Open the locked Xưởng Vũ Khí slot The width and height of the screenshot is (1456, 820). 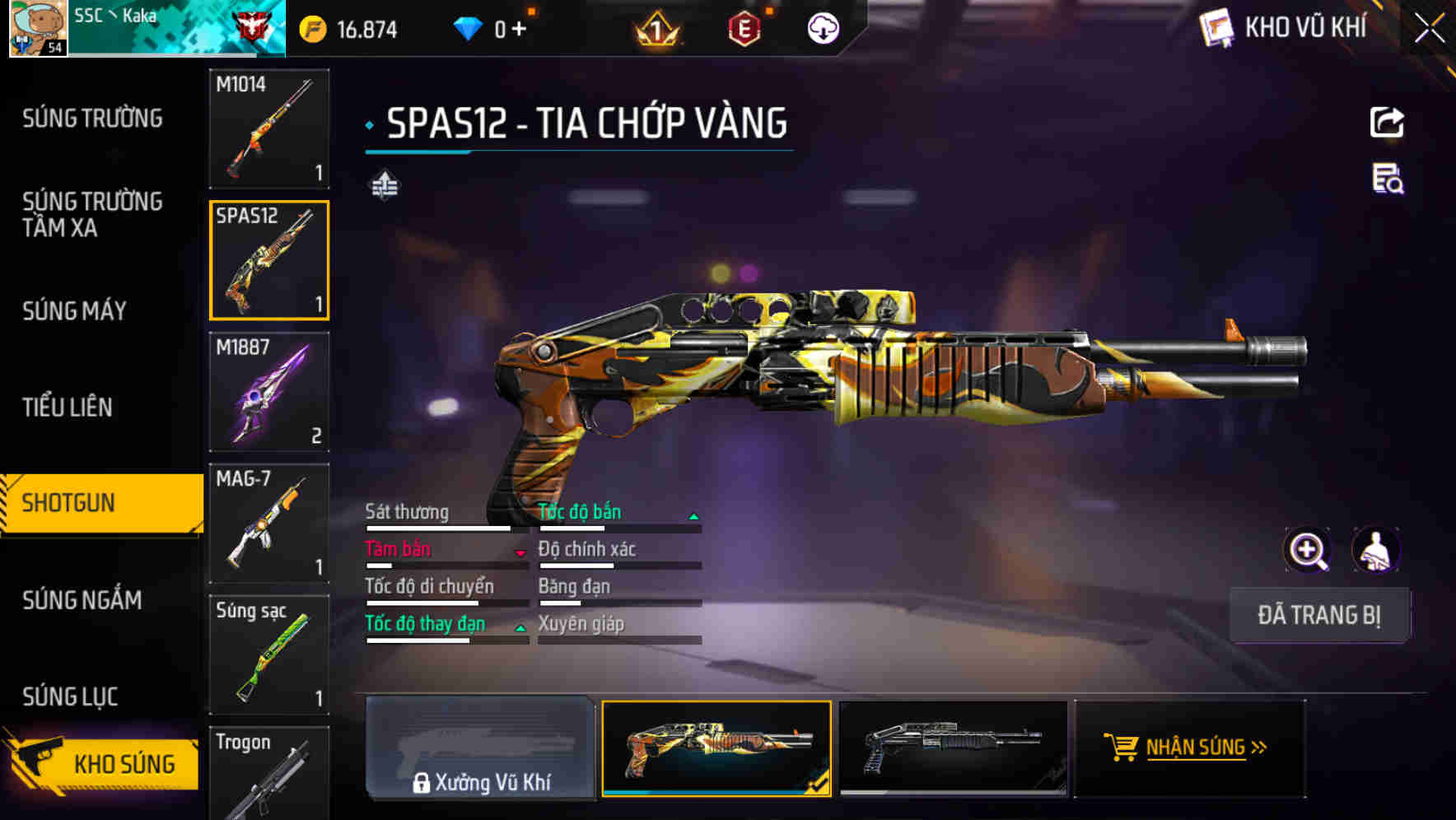480,748
